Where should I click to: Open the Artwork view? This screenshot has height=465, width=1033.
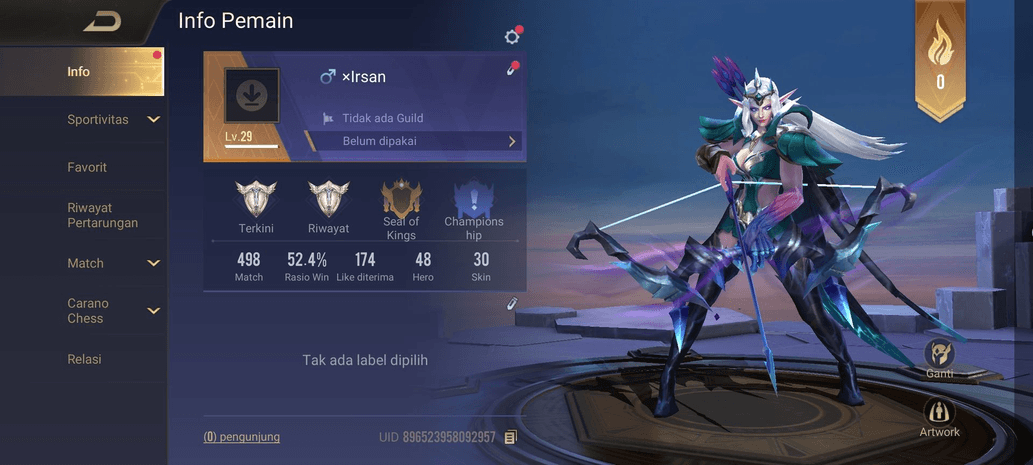point(939,416)
